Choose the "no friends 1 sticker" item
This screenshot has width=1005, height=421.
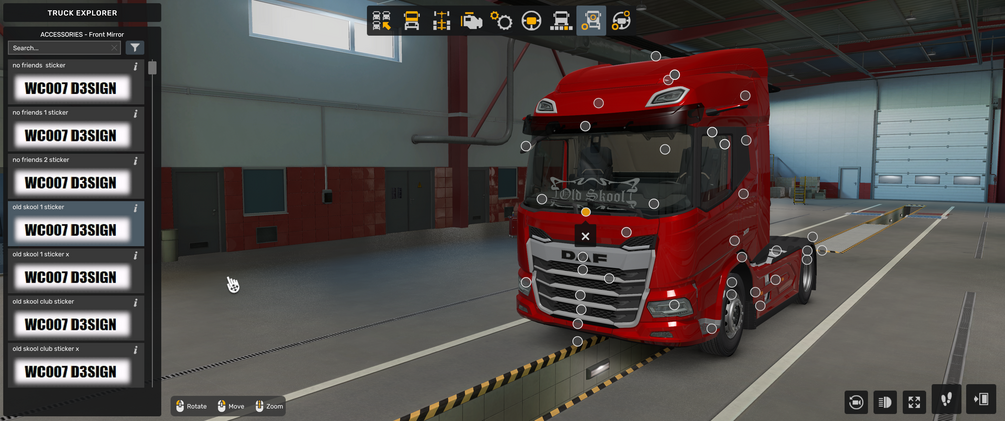pyautogui.click(x=70, y=135)
